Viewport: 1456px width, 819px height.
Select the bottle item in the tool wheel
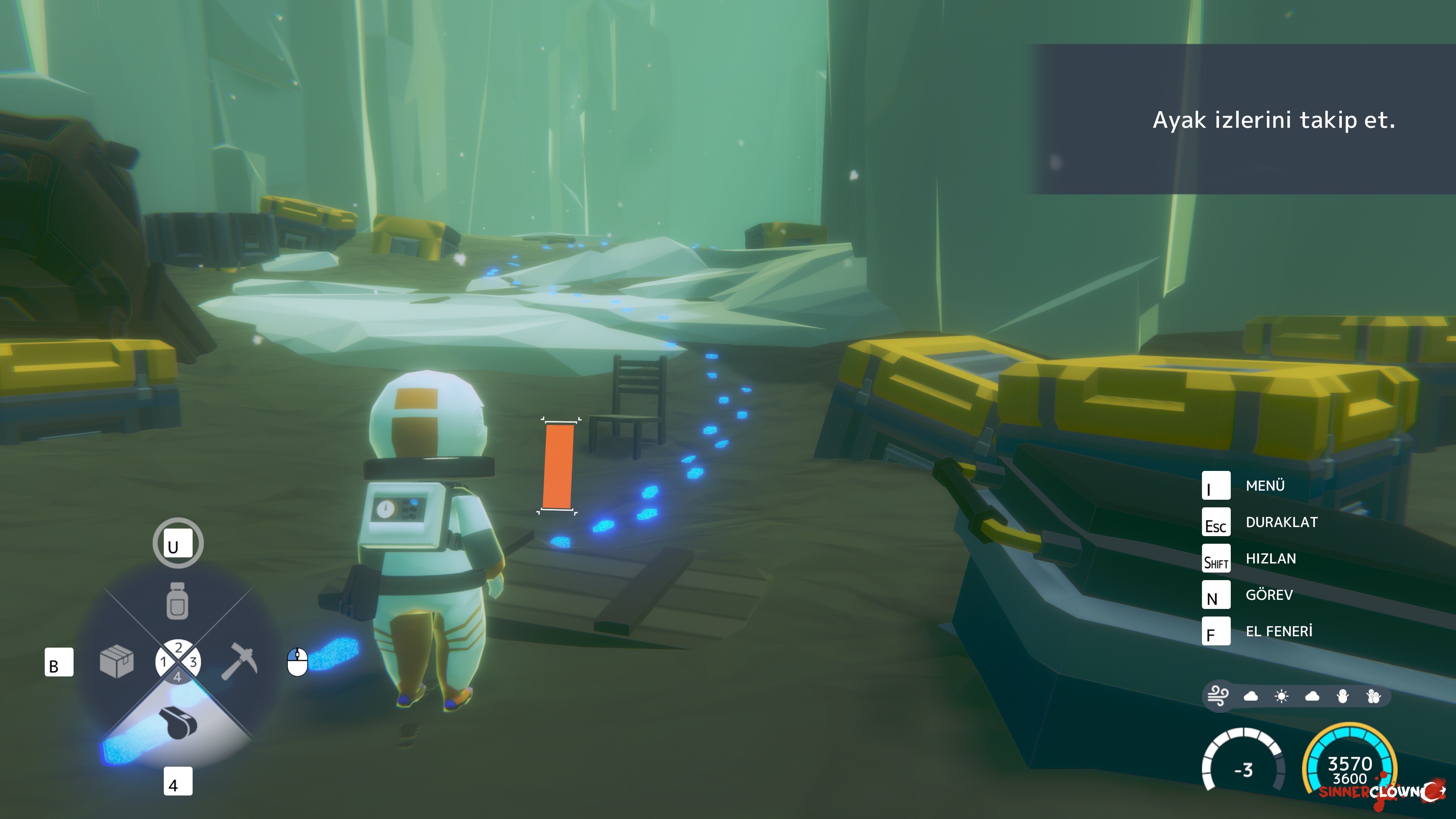click(x=177, y=601)
